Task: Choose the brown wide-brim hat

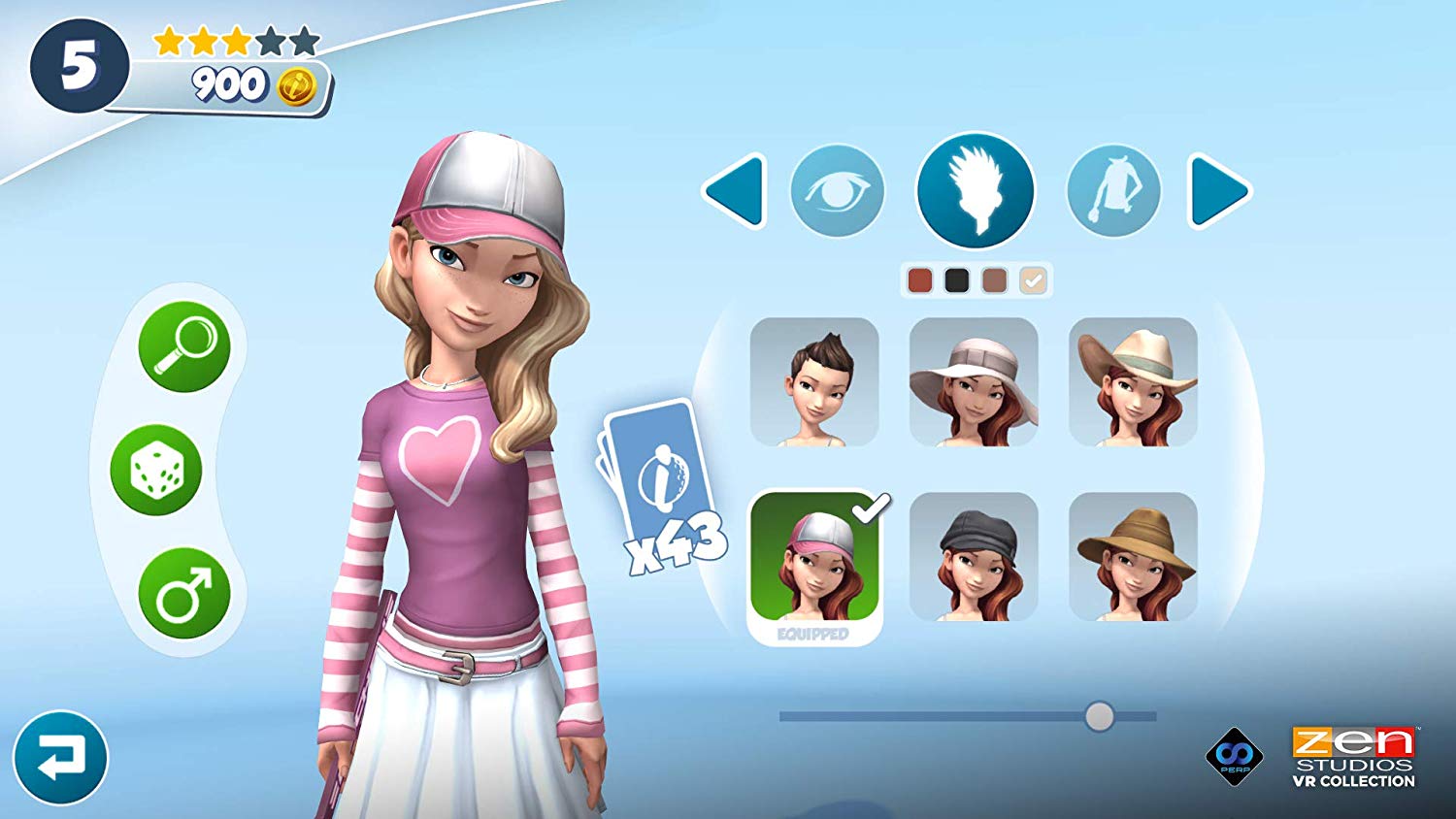Action: (x=1133, y=557)
